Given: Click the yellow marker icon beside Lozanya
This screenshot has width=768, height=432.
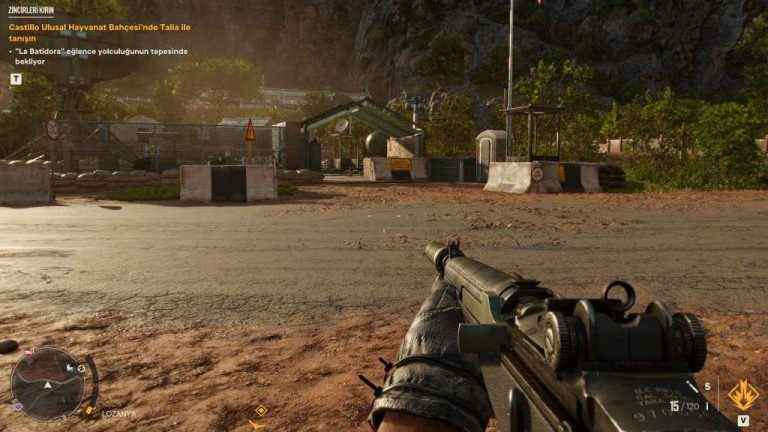Looking at the screenshot, I should click(90, 411).
